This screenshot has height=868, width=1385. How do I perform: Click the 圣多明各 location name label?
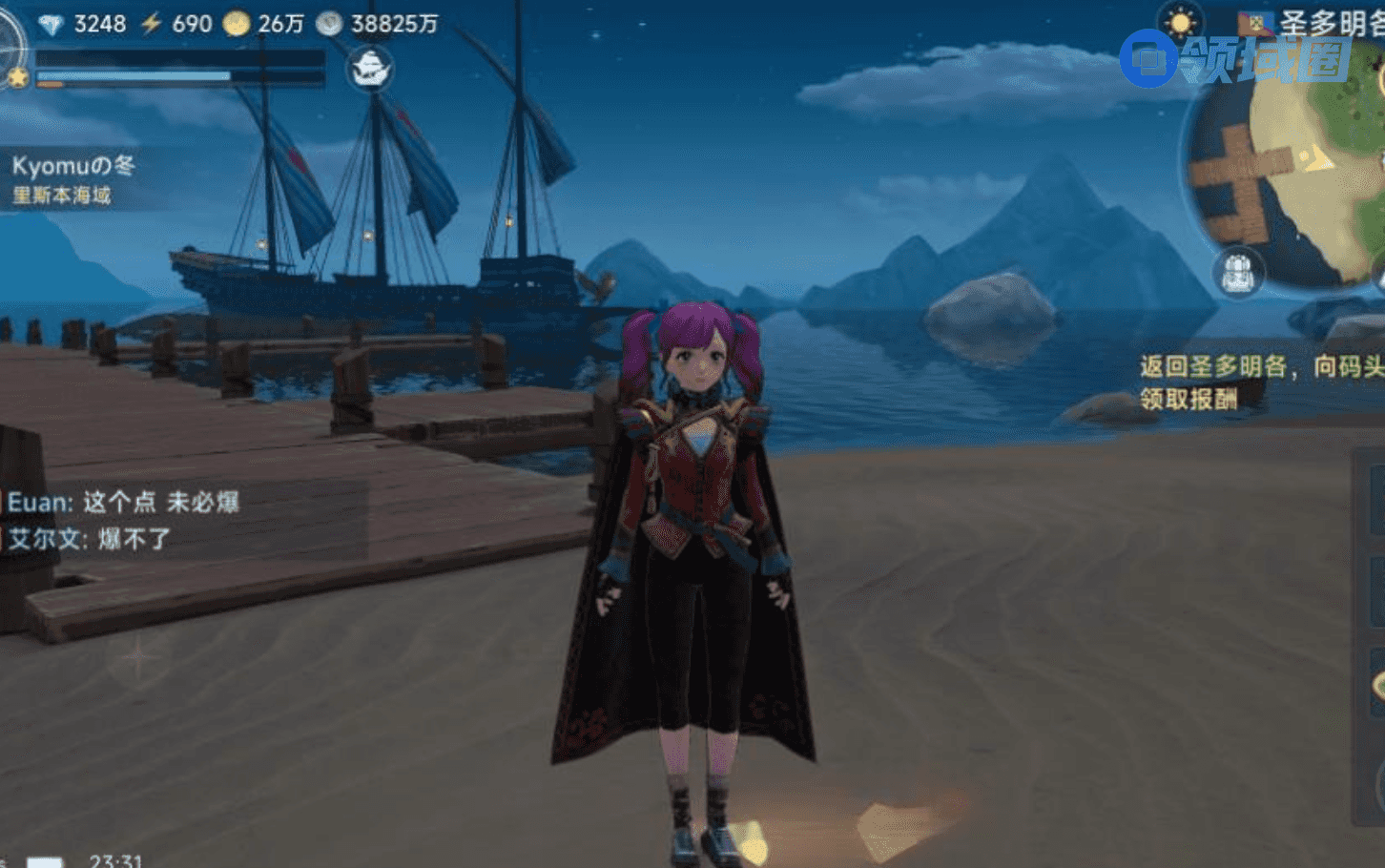(1331, 23)
